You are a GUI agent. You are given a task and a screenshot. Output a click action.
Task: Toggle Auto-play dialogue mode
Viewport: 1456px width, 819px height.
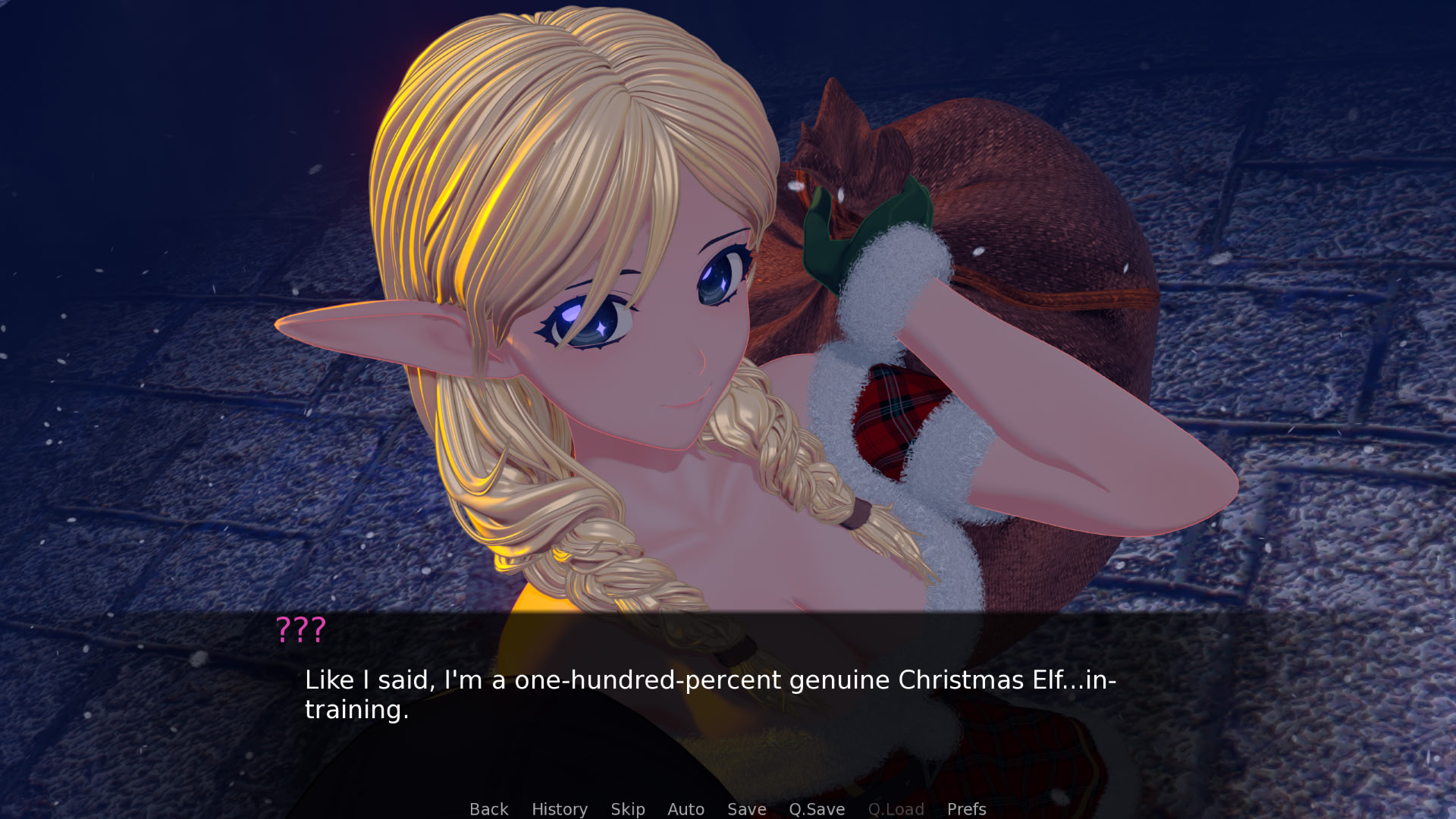[x=685, y=808]
